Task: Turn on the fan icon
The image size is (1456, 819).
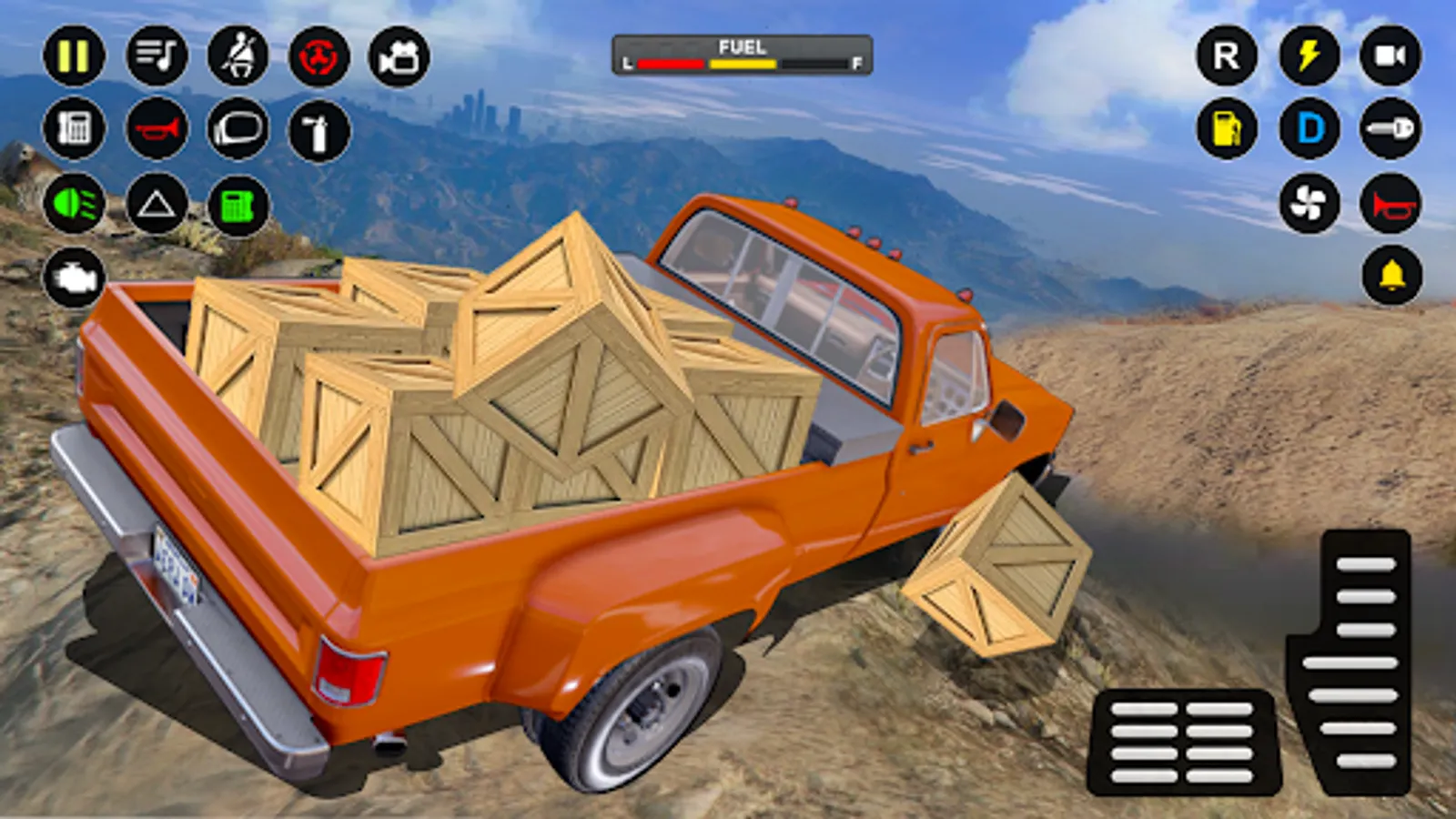Action: (x=1309, y=204)
